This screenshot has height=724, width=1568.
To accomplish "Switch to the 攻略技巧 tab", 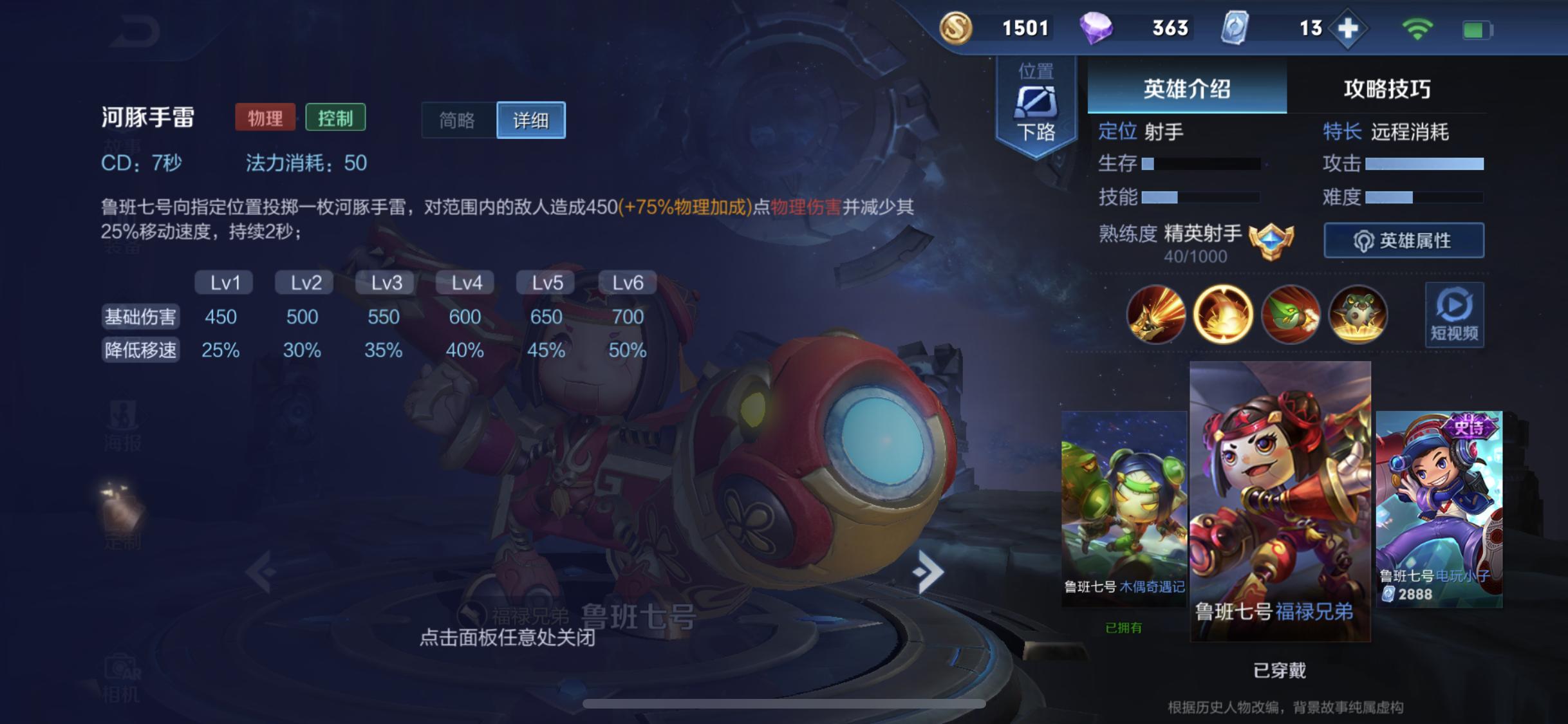I will click(1388, 89).
